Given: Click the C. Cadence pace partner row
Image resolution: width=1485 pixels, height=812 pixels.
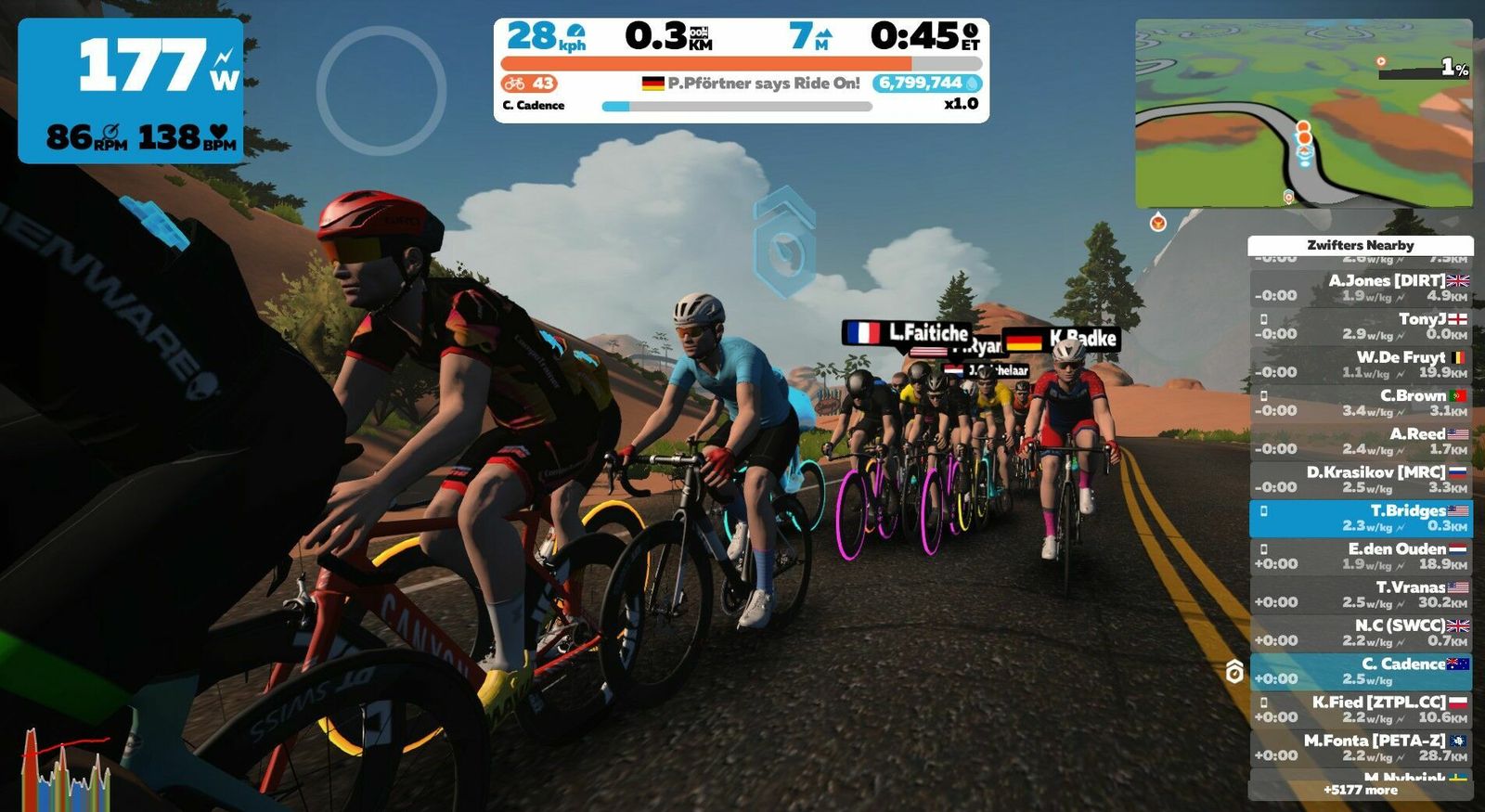Looking at the screenshot, I should click(1361, 671).
